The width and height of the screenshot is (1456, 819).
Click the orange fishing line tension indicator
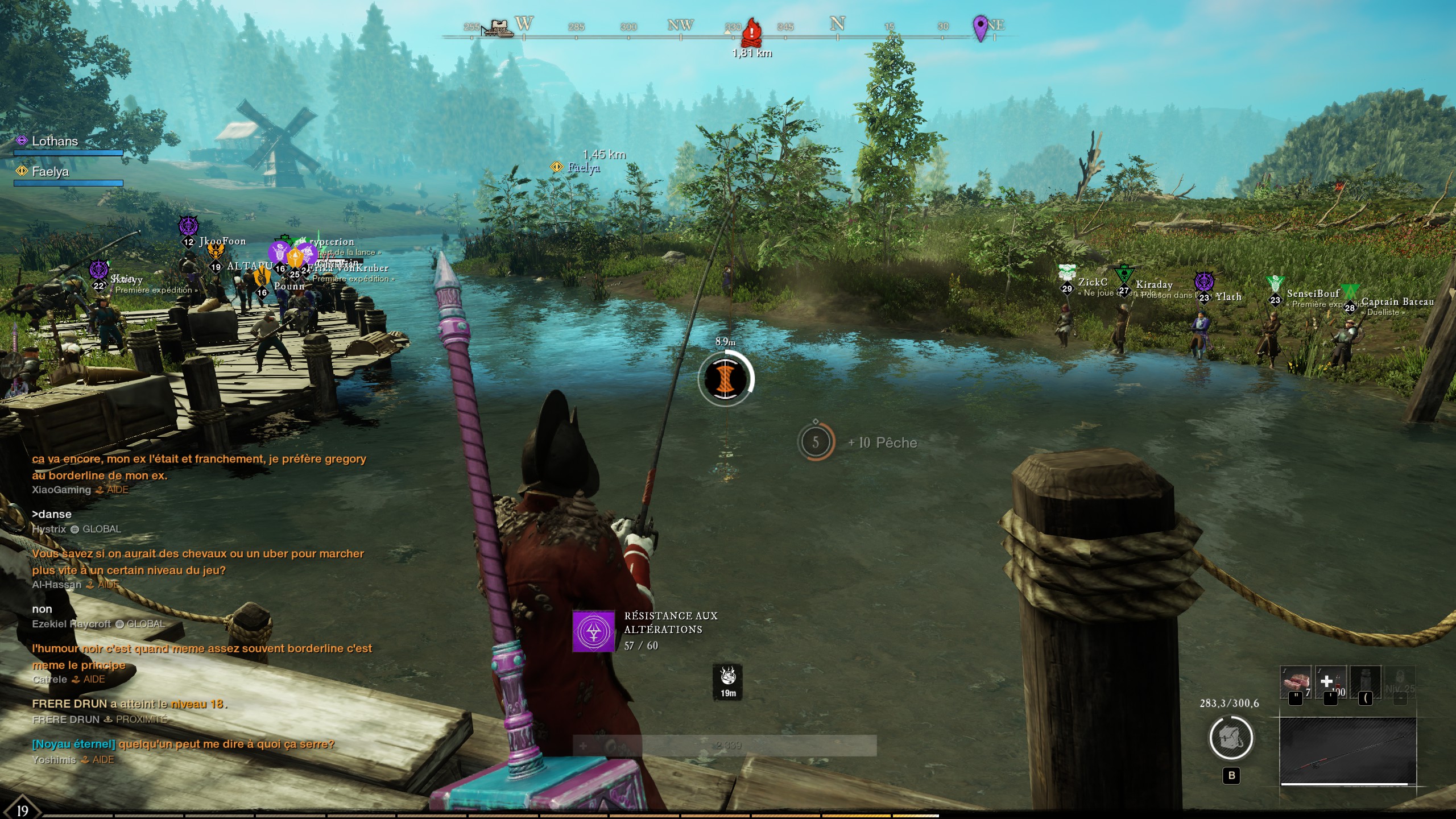point(725,378)
